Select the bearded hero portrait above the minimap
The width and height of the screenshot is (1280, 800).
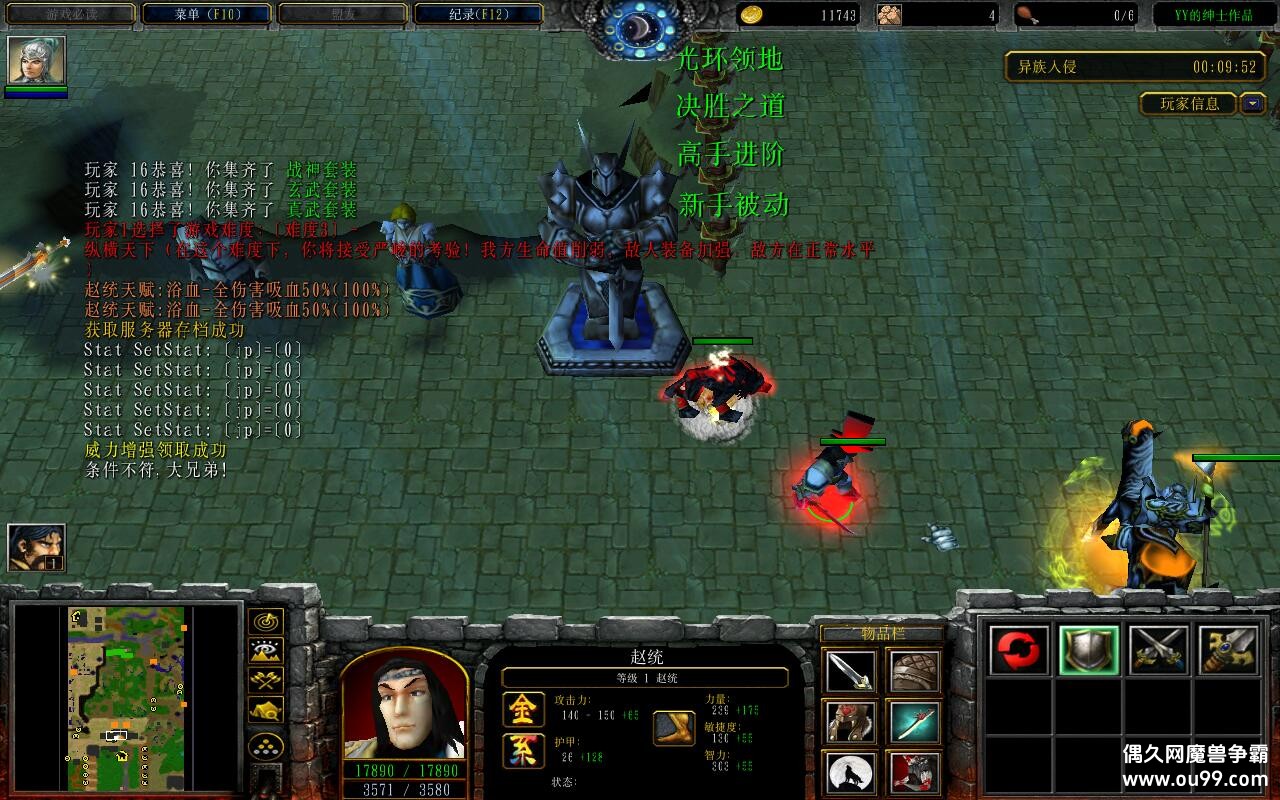[x=37, y=548]
